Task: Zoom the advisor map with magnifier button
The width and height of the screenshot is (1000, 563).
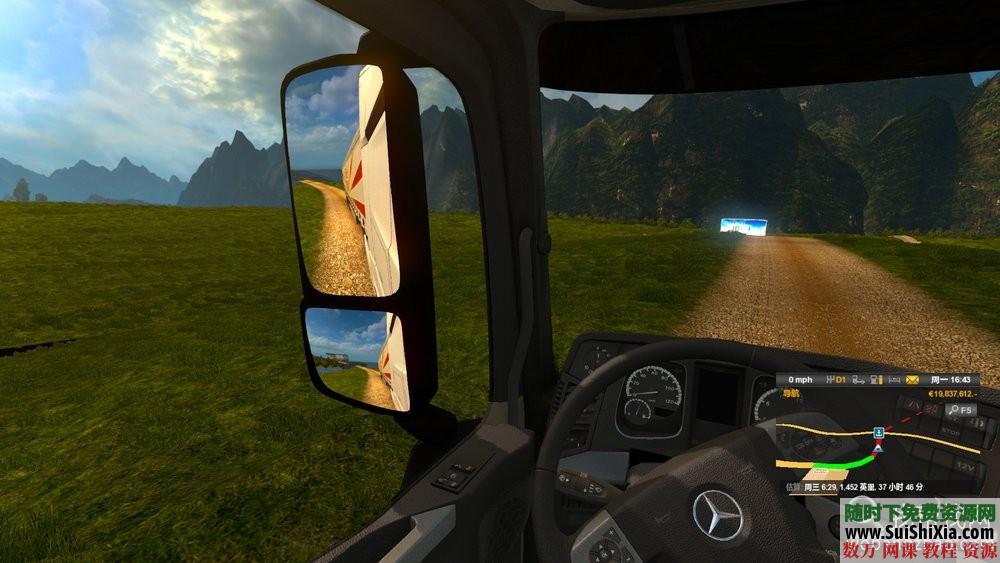Action: pyautogui.click(x=952, y=409)
